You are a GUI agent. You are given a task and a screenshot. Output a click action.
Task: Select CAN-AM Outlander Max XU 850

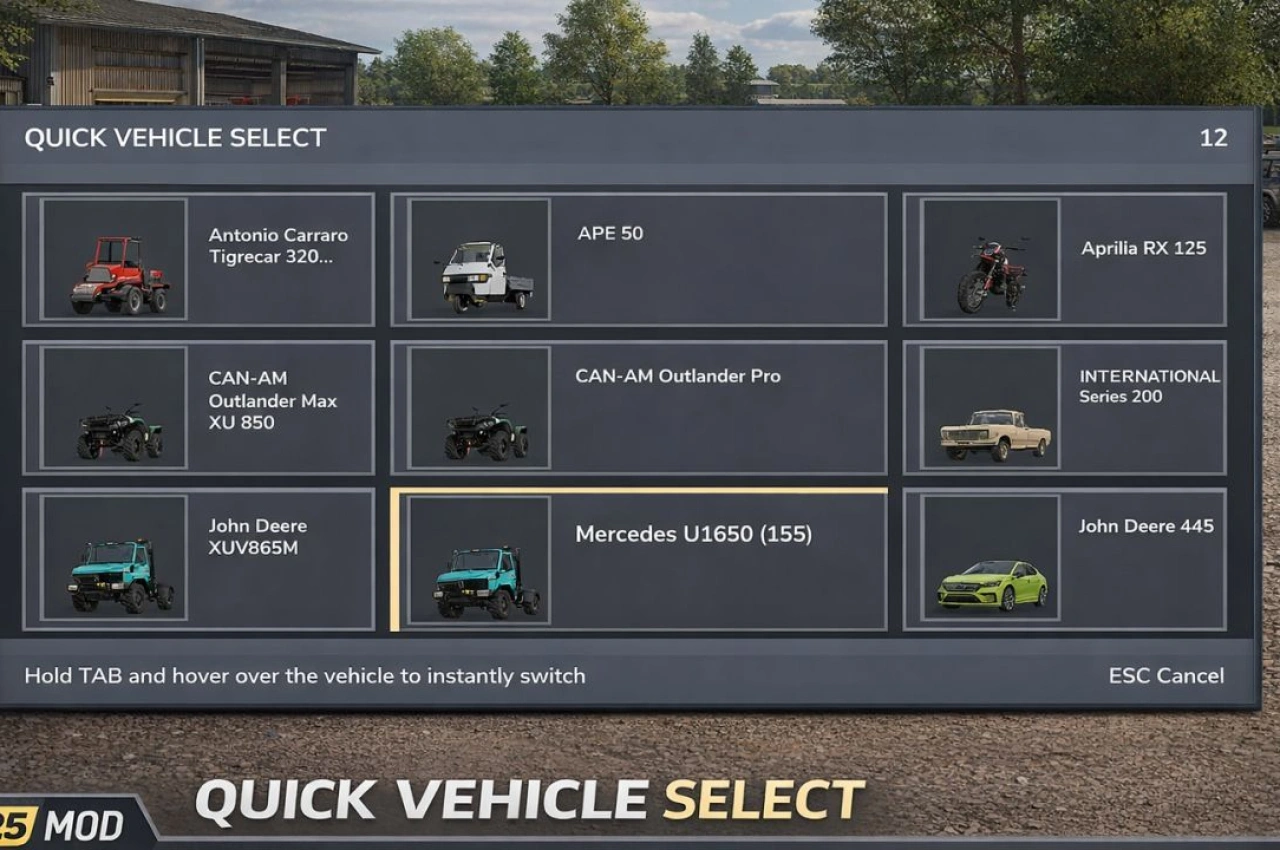(198, 407)
